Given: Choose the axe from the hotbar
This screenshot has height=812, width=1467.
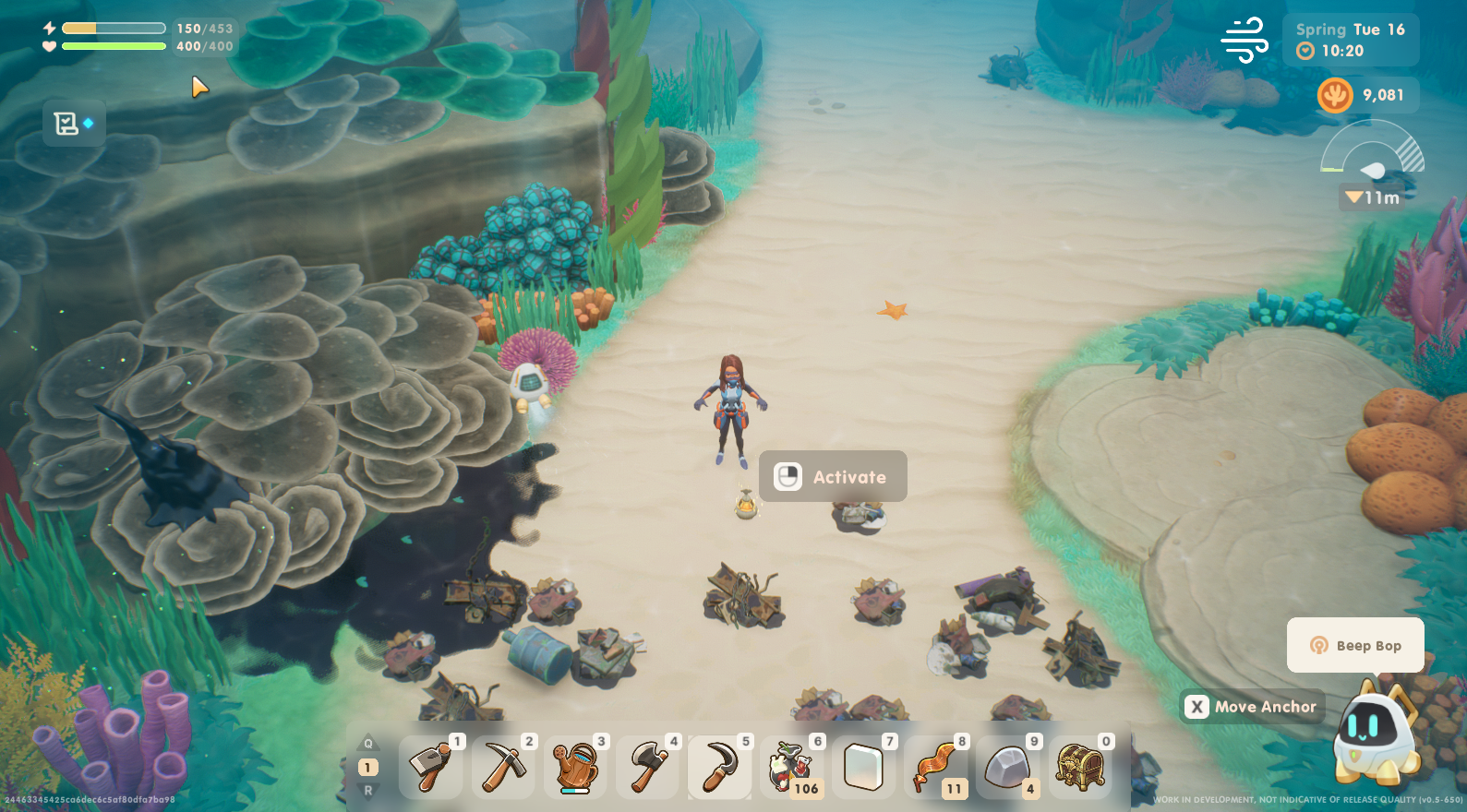Looking at the screenshot, I should (x=648, y=767).
